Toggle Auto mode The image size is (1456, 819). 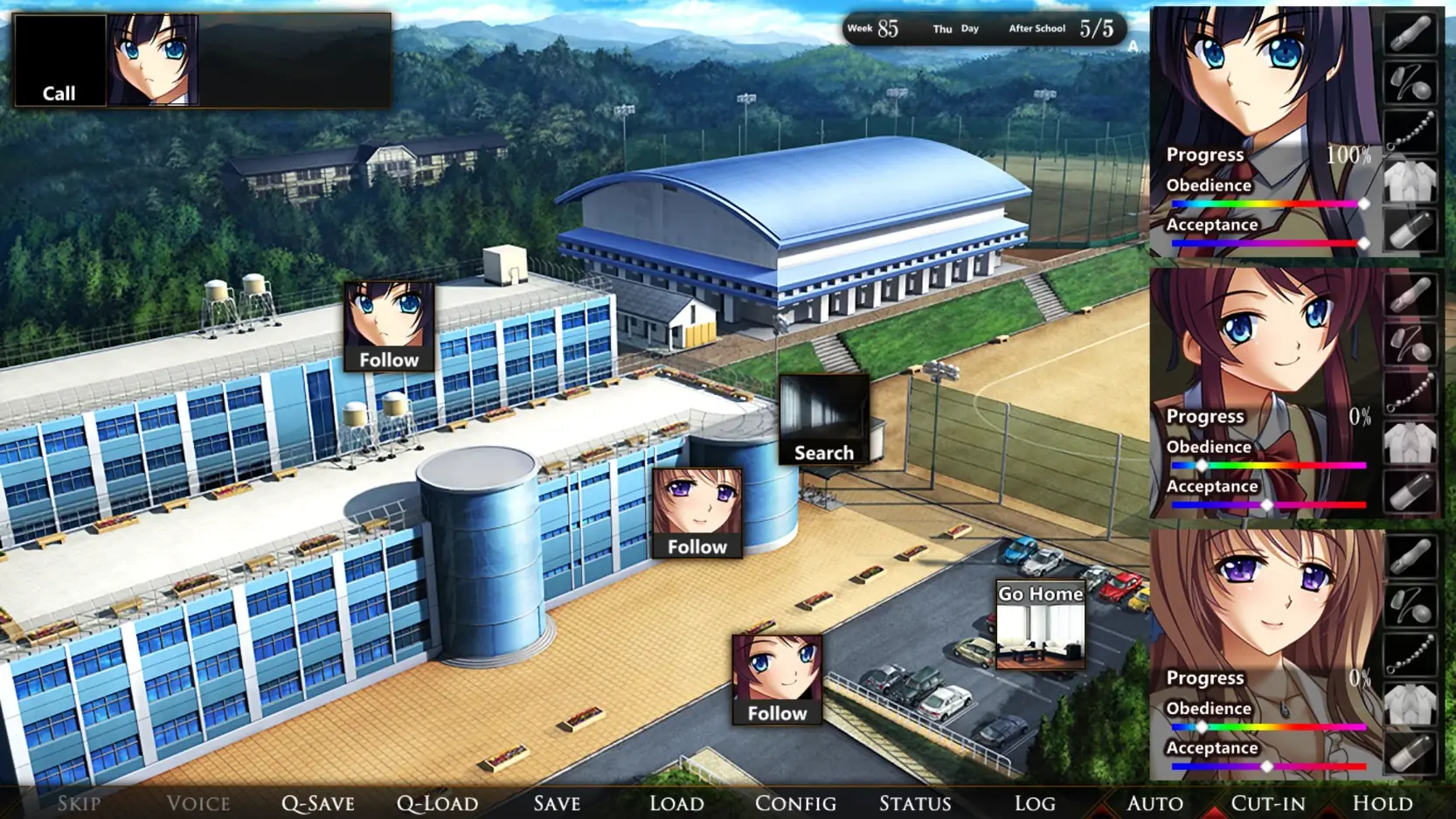click(x=1154, y=803)
